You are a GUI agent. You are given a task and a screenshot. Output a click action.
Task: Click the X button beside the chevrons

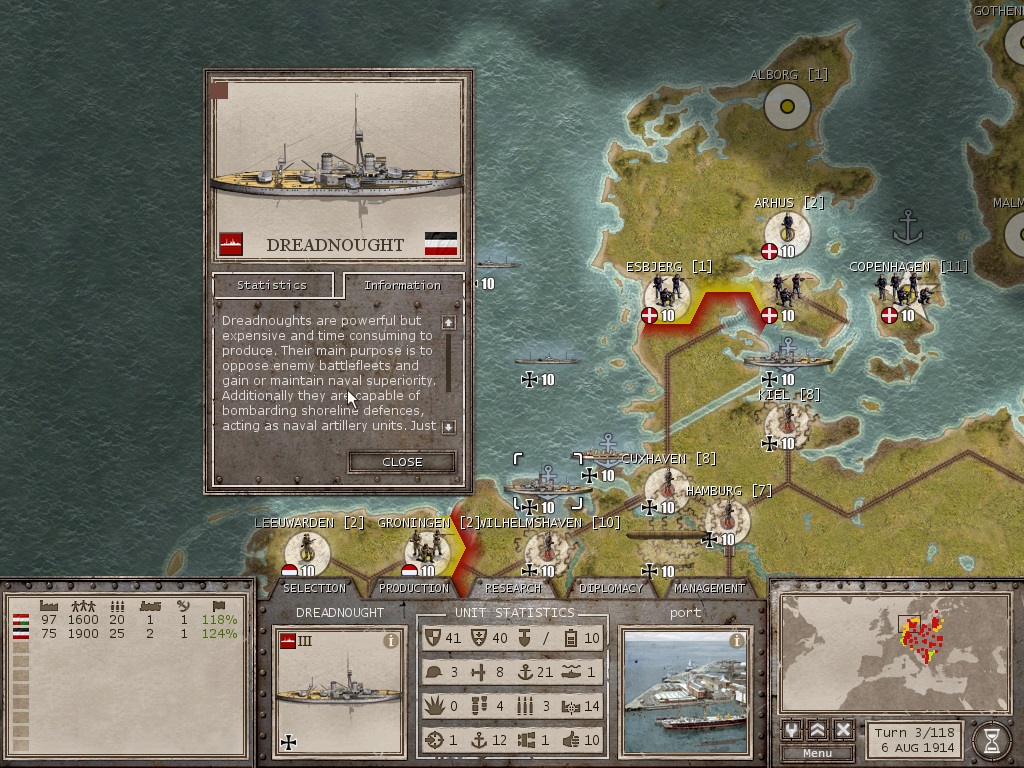point(843,730)
